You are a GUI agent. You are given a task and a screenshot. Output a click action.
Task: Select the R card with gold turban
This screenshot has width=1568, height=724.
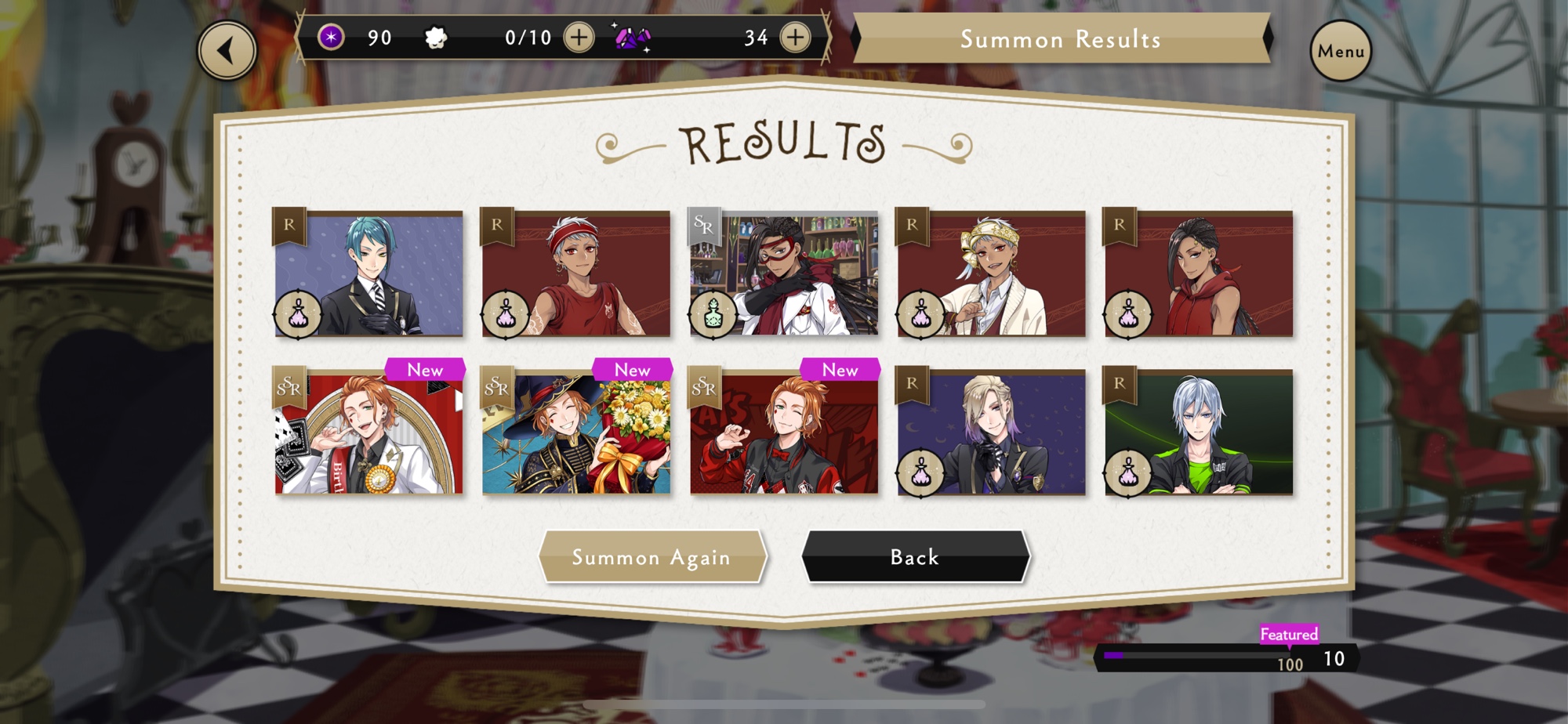pyautogui.click(x=992, y=273)
